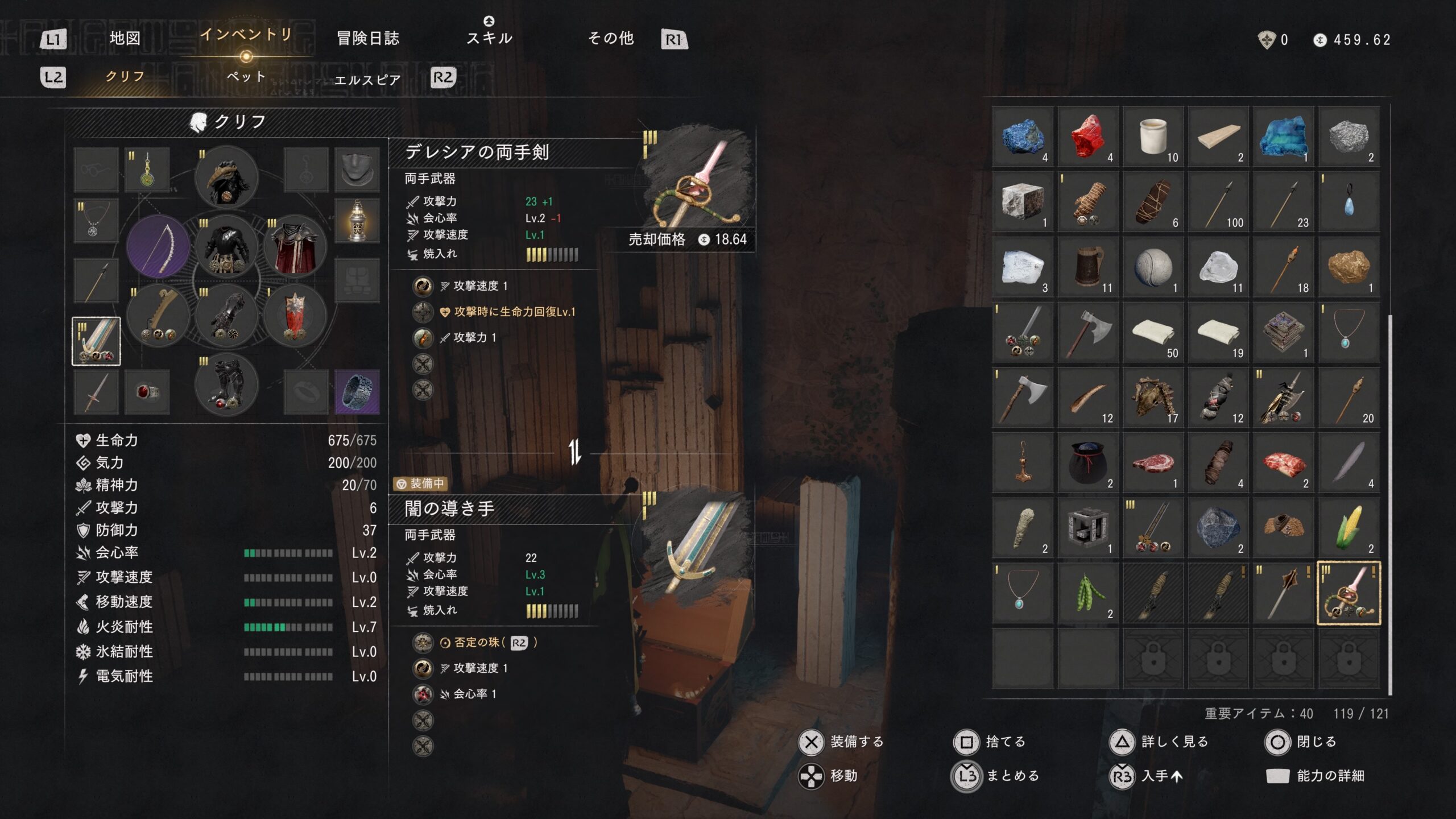Image resolution: width=1456 pixels, height=819 pixels.
Task: Select the purple-highlighted ring slot
Action: pyautogui.click(x=357, y=392)
